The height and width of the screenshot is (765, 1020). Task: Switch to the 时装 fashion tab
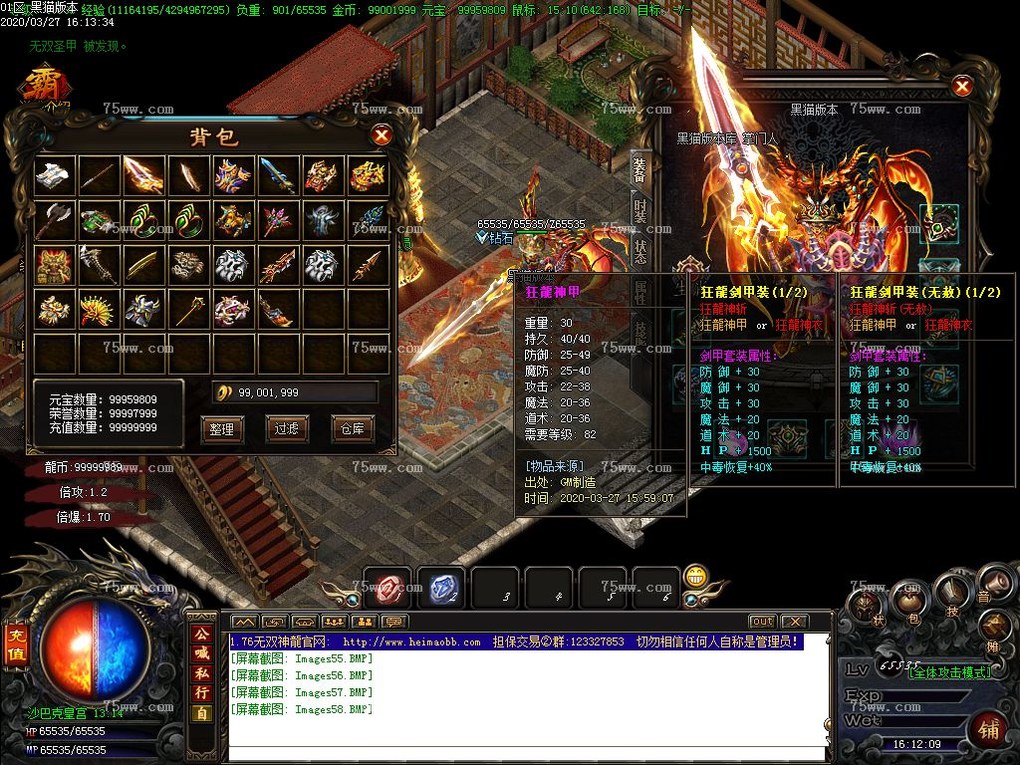point(640,211)
